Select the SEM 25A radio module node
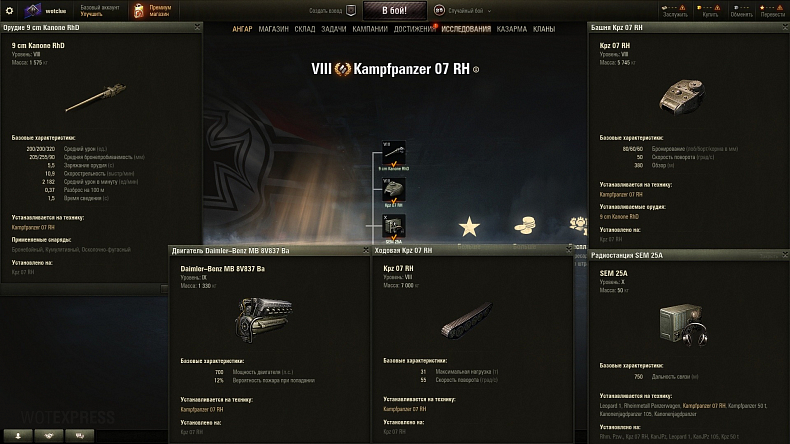Image resolution: width=790 pixels, height=444 pixels. [394, 226]
